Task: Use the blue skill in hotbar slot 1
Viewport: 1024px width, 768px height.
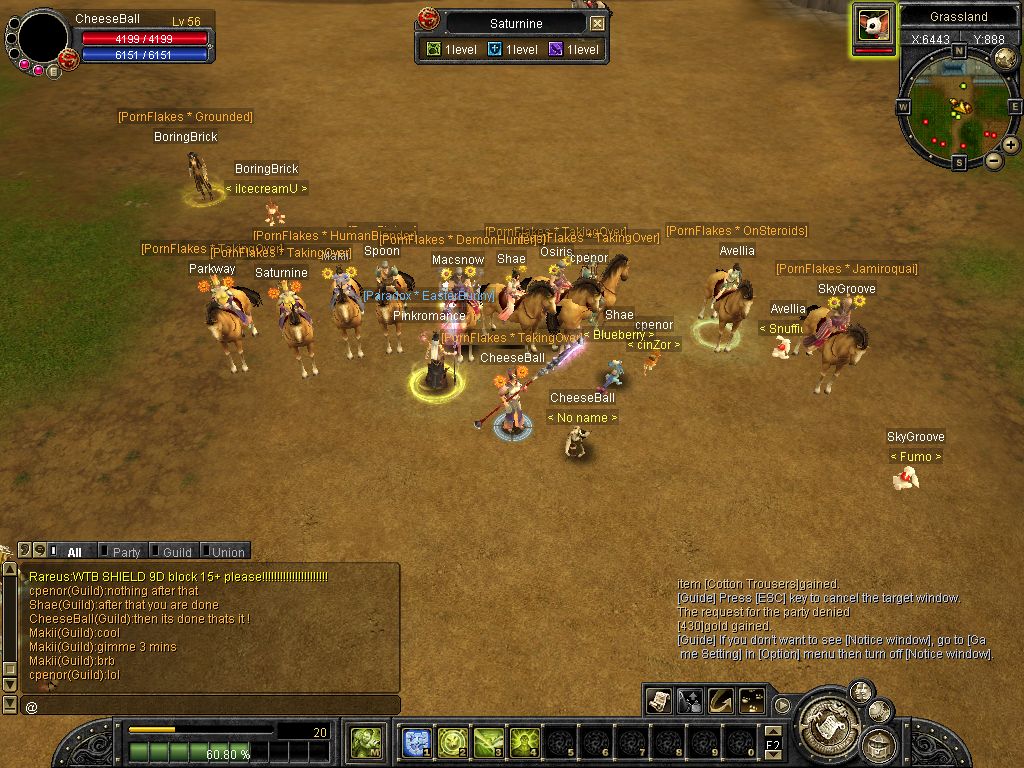Action: pyautogui.click(x=417, y=742)
